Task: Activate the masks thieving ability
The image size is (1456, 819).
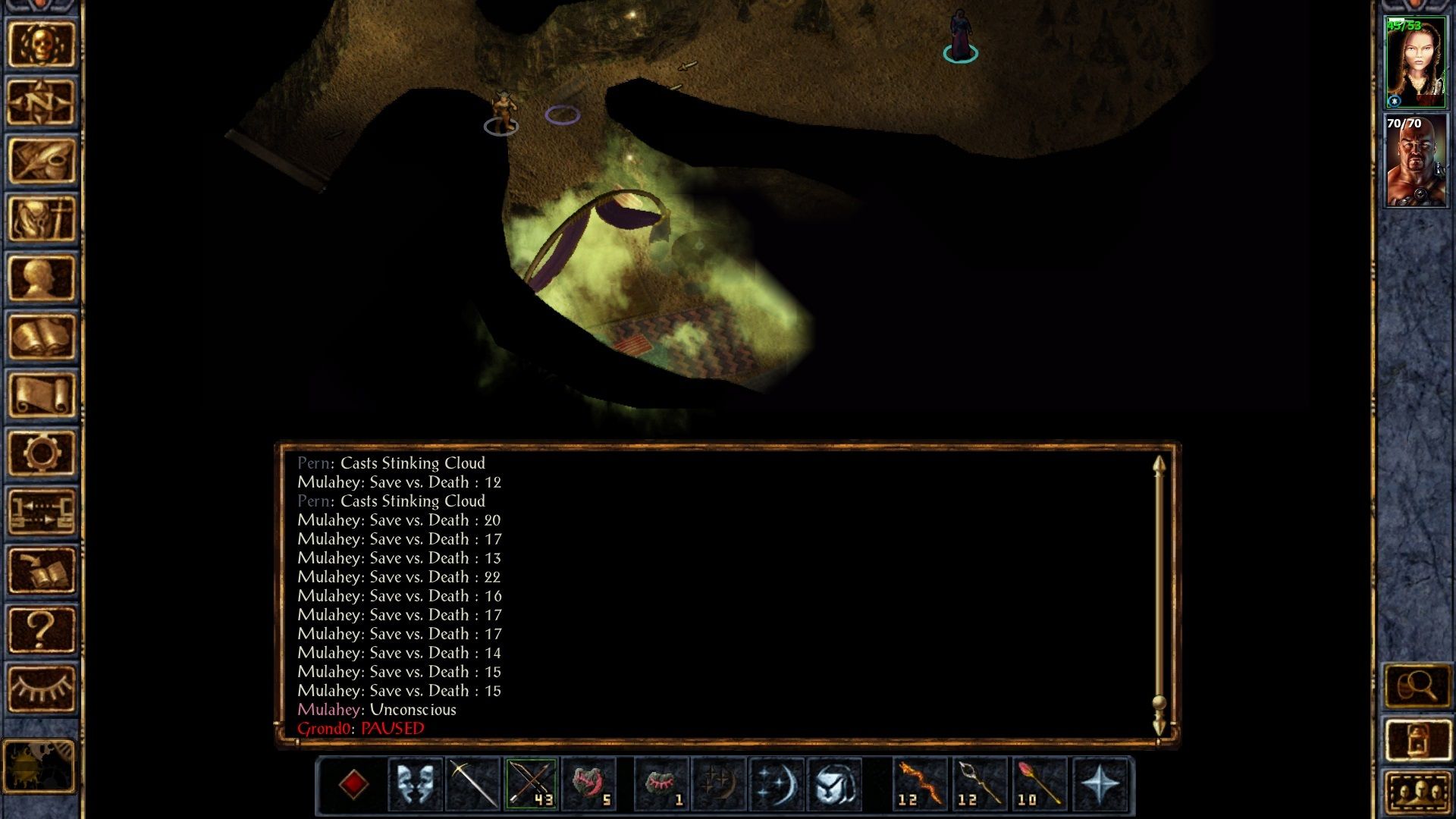Action: [x=416, y=783]
